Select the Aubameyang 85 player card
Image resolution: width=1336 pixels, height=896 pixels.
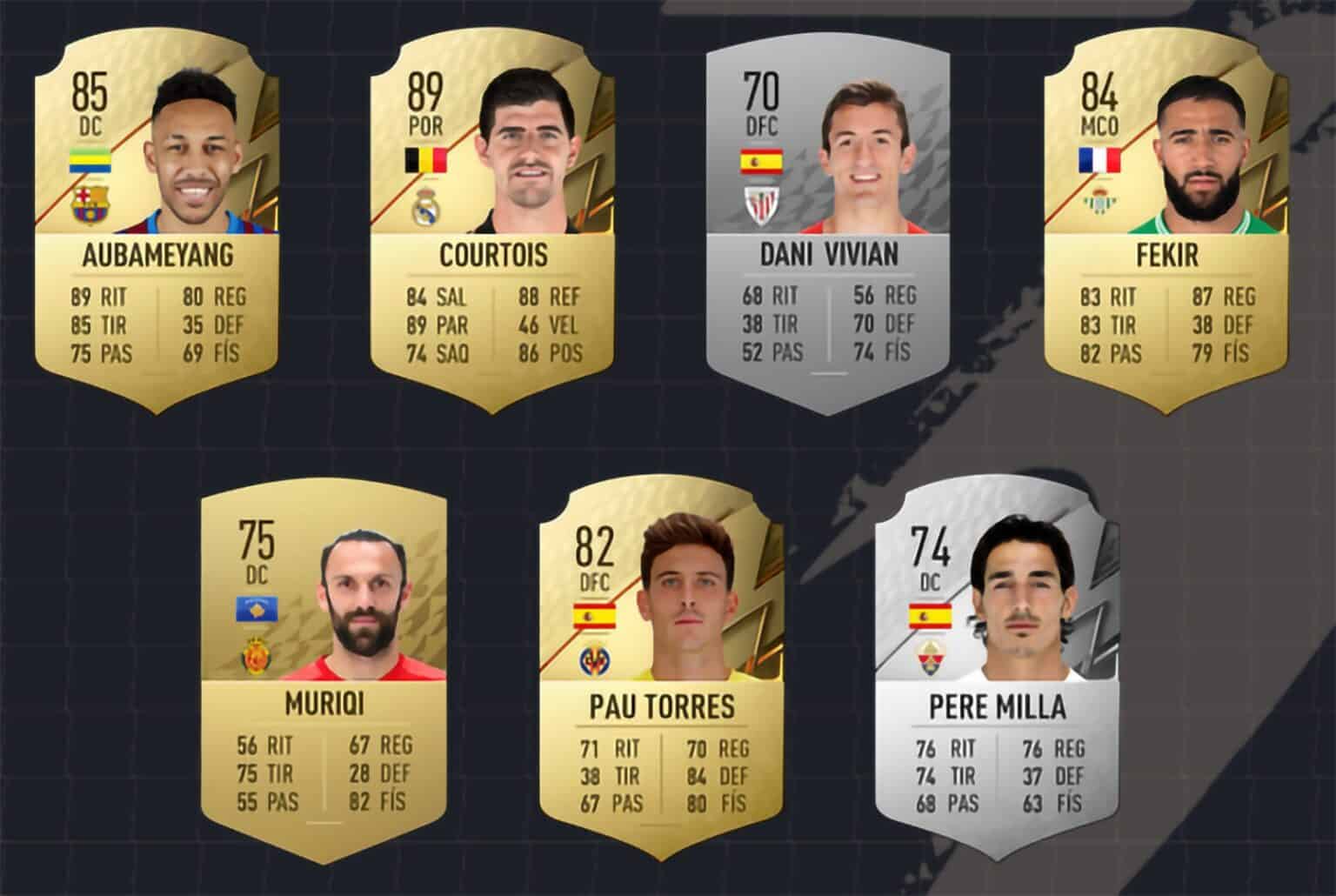click(x=159, y=226)
